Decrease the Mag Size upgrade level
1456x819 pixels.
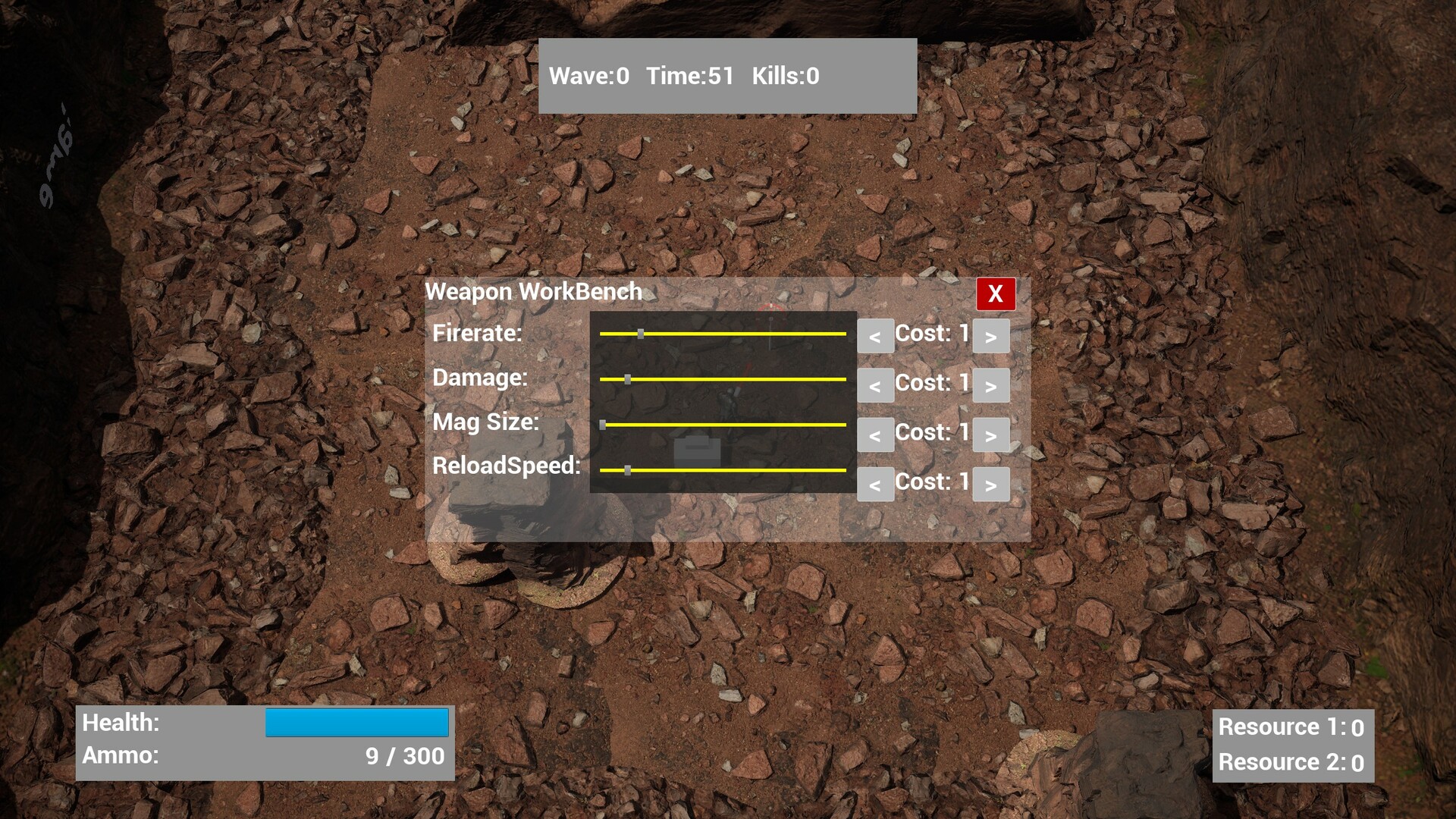point(875,435)
